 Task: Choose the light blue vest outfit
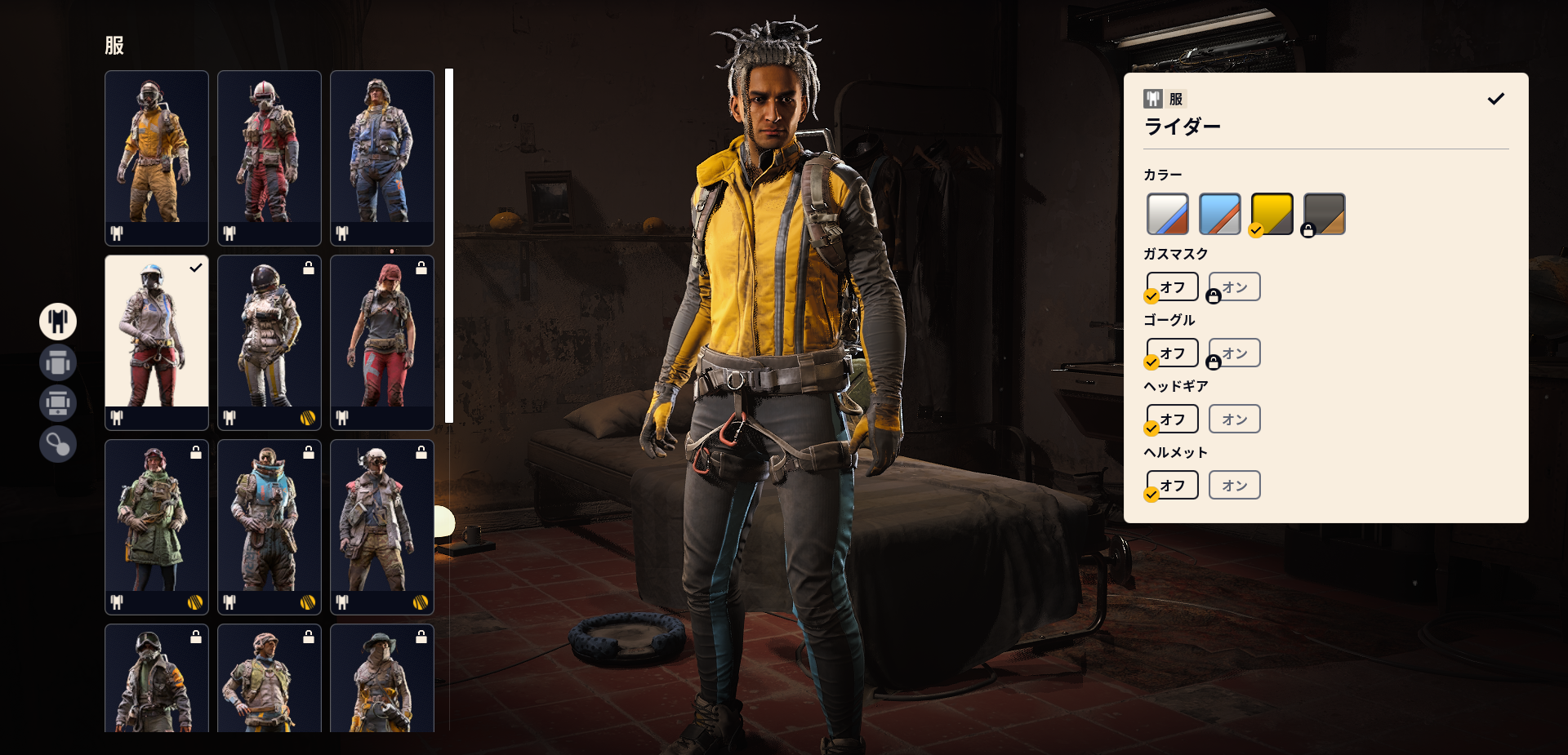point(269,526)
